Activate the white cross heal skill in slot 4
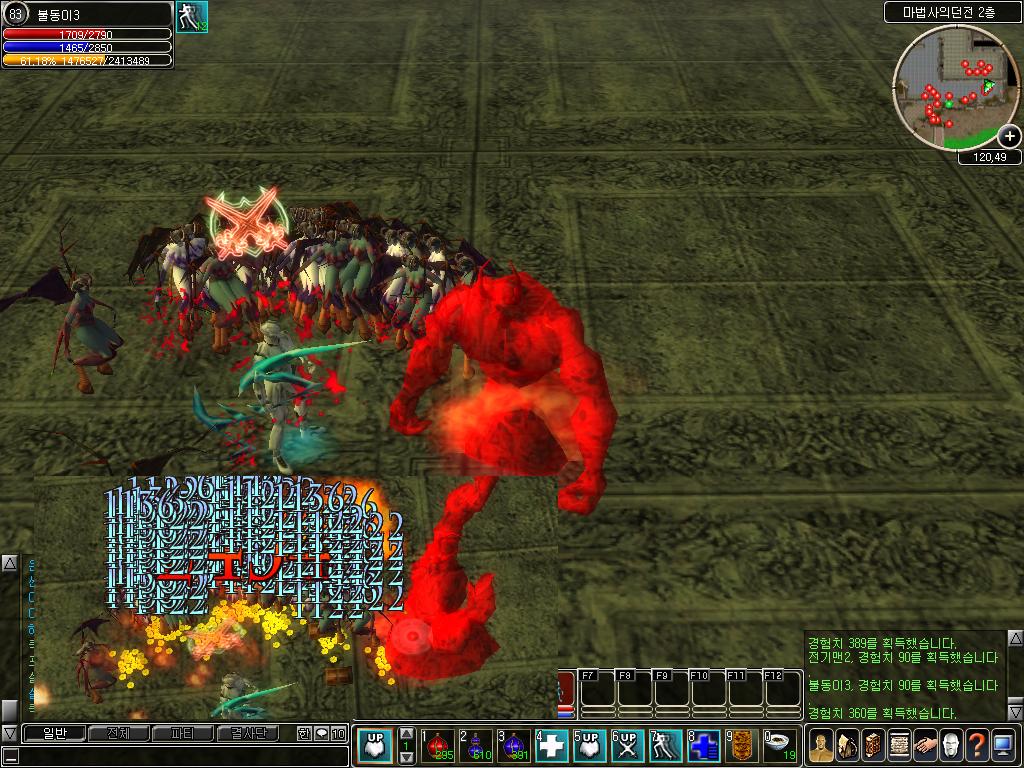The image size is (1024, 768). tap(552, 744)
